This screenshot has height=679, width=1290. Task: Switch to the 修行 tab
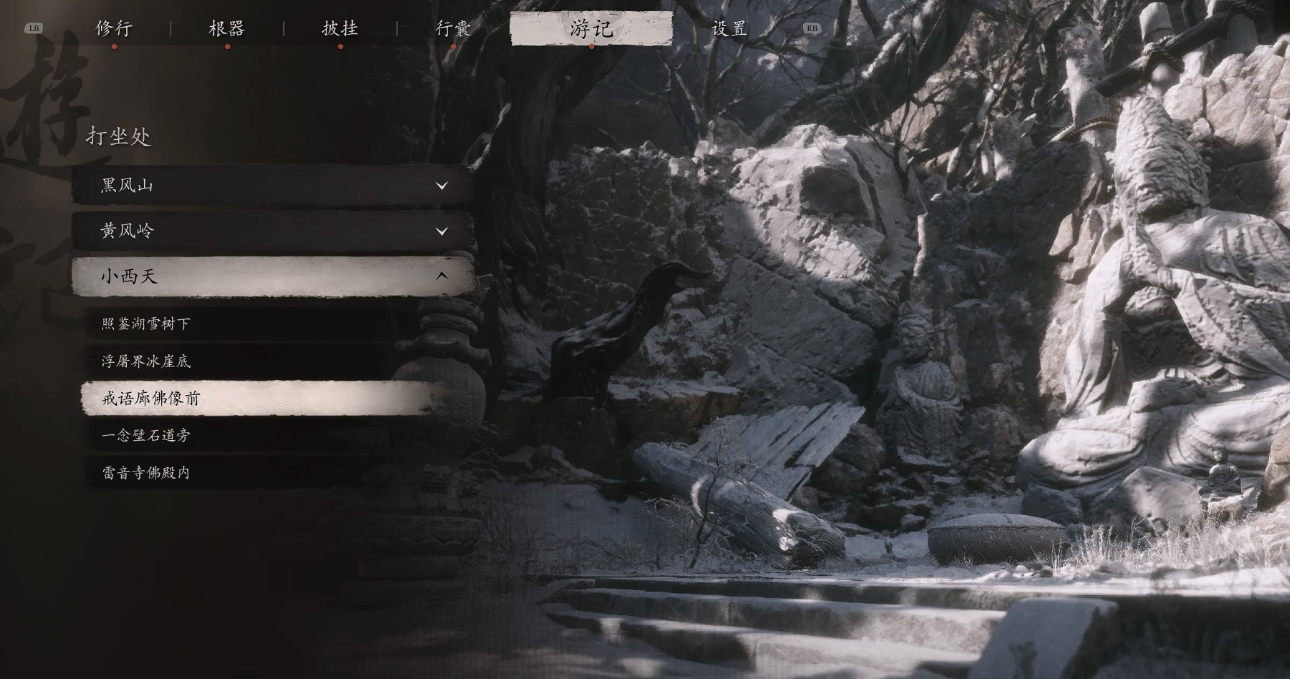(x=114, y=28)
